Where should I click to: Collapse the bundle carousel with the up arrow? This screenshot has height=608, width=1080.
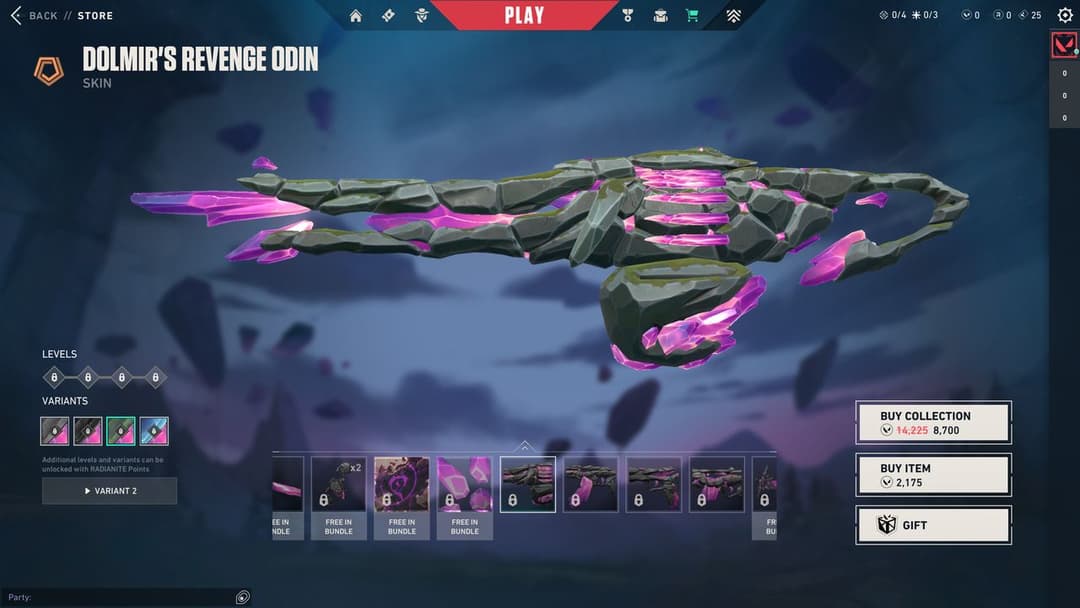click(x=525, y=446)
